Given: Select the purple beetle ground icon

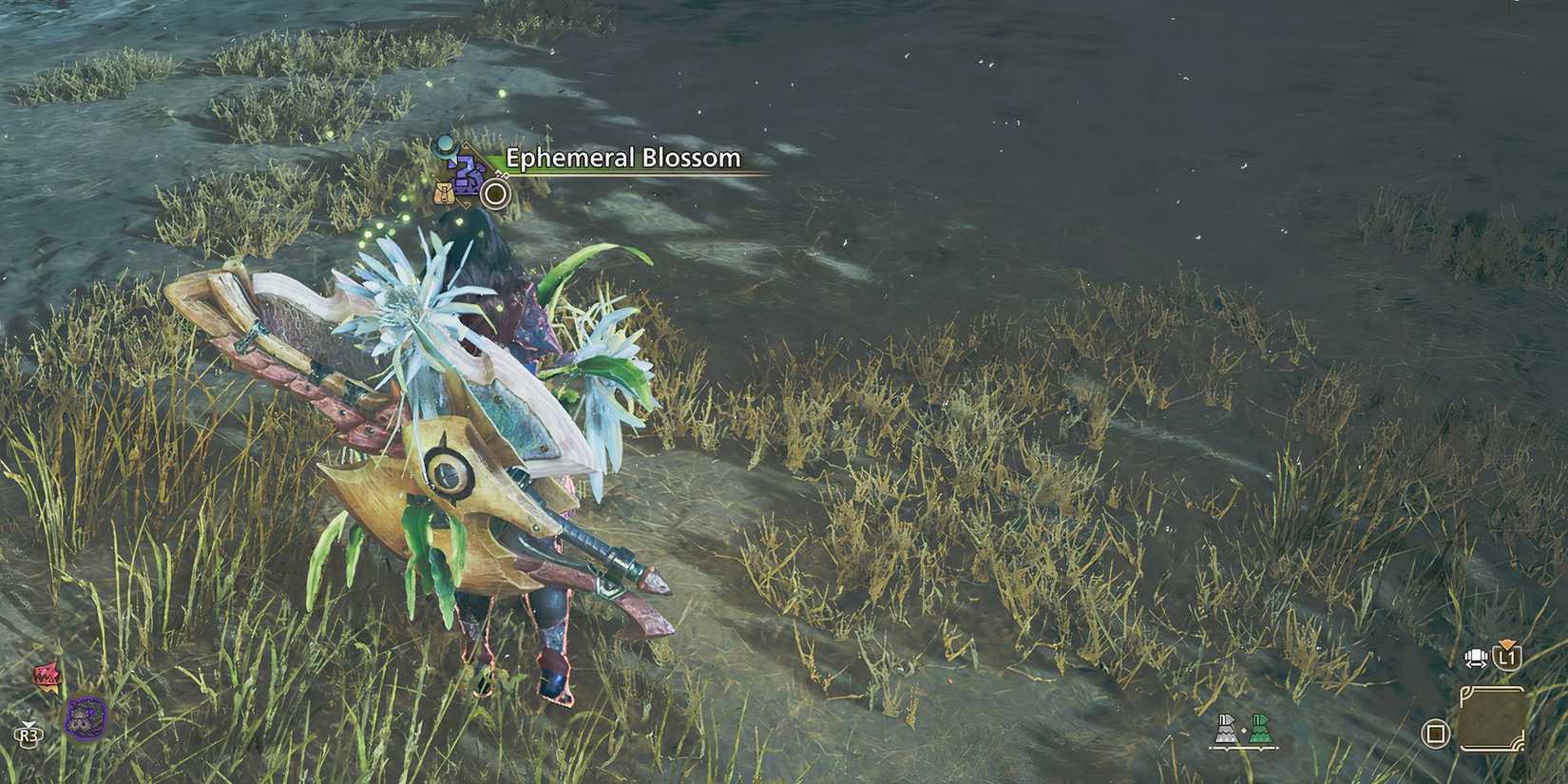Looking at the screenshot, I should pos(86,719).
